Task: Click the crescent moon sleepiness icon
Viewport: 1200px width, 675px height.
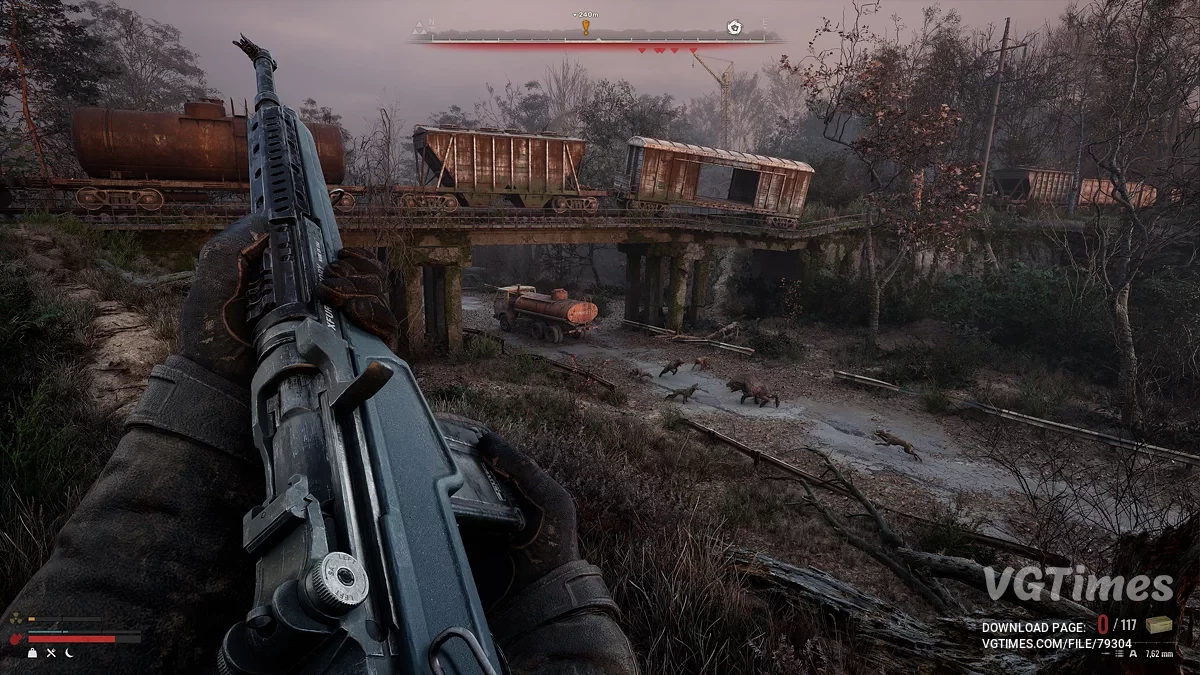Action: (x=69, y=652)
